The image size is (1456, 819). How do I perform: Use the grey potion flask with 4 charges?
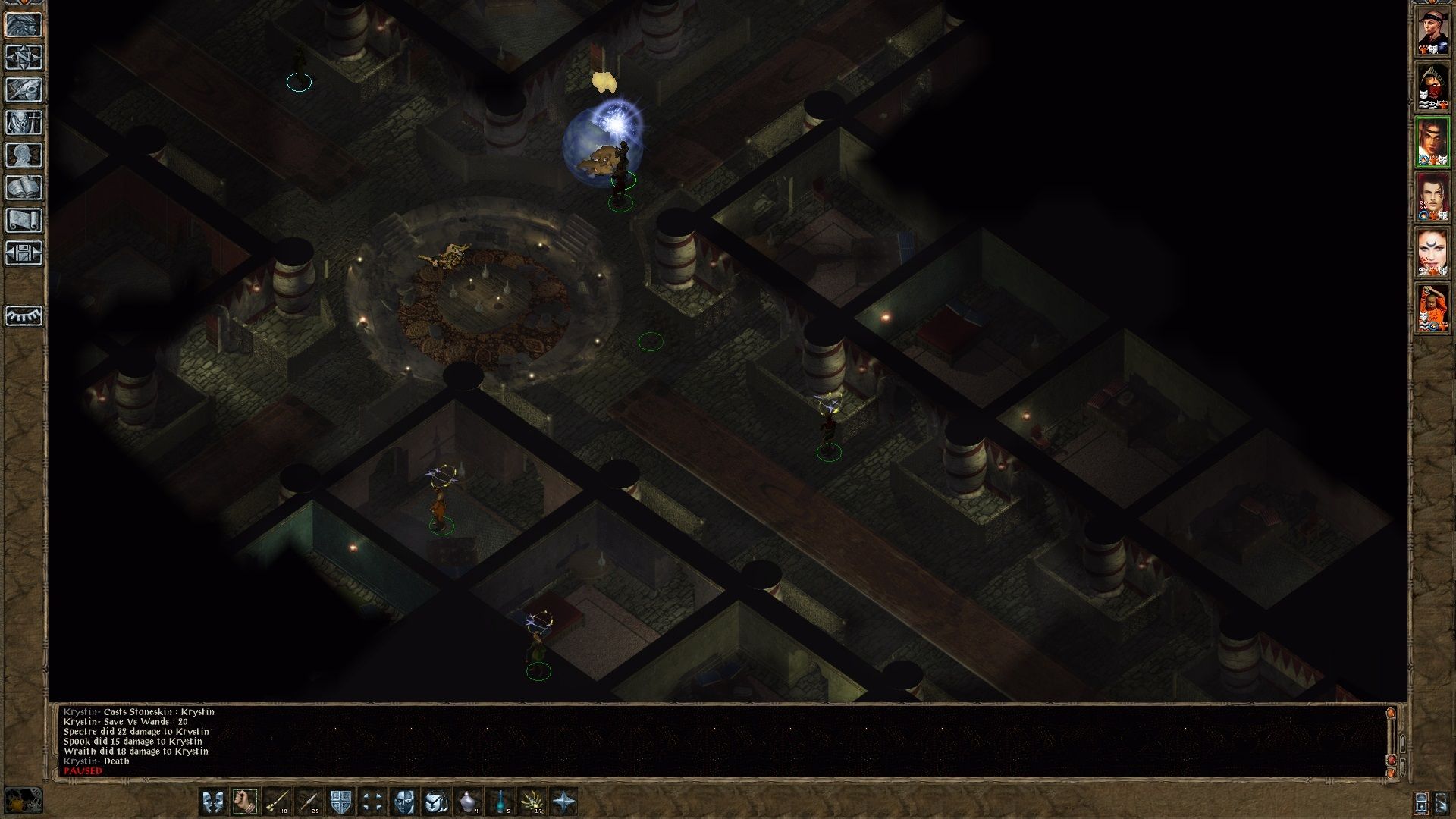(x=468, y=802)
